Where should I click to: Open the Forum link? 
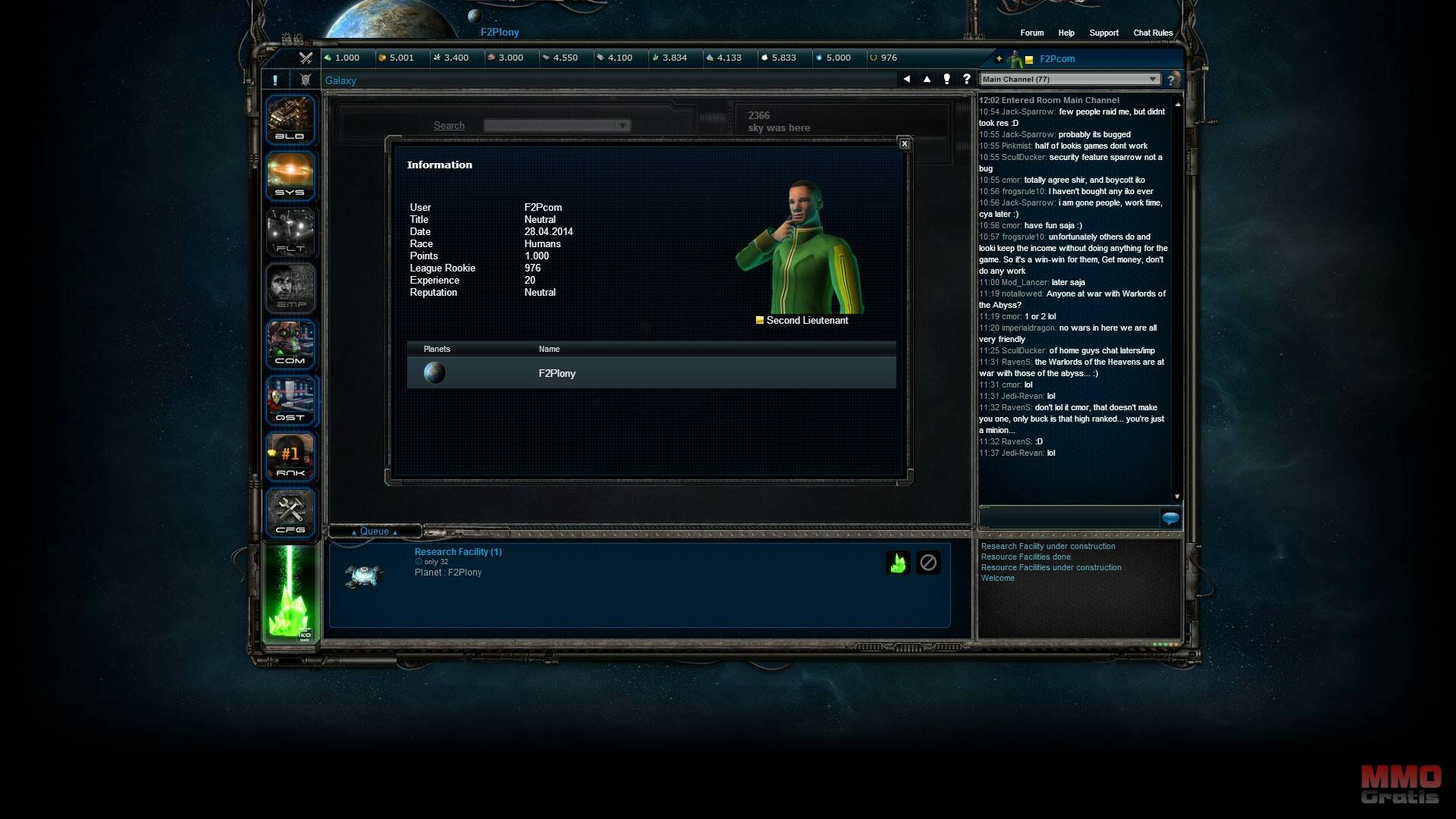[x=1031, y=33]
